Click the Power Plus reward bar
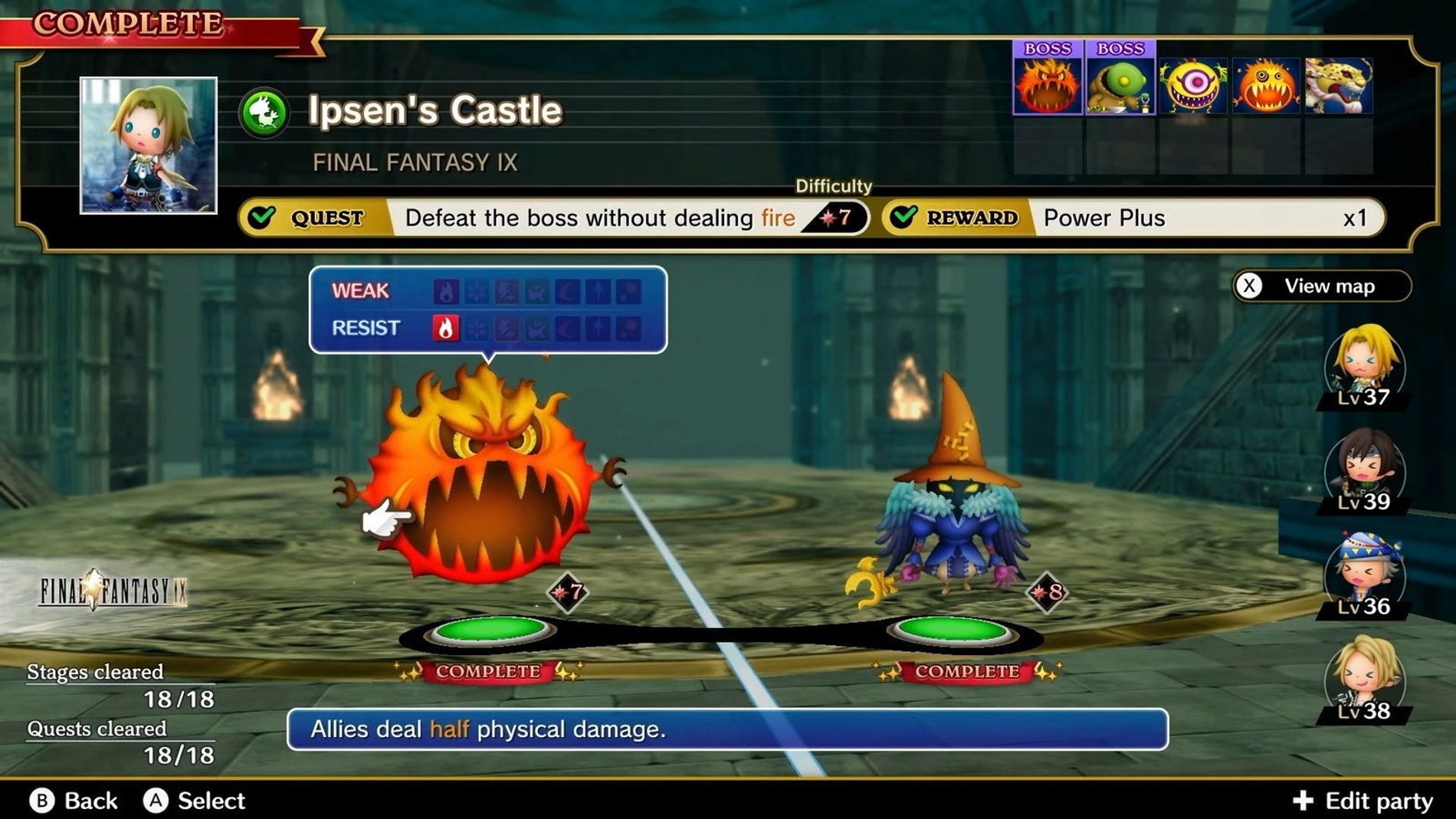Image resolution: width=1456 pixels, height=819 pixels. click(1134, 218)
